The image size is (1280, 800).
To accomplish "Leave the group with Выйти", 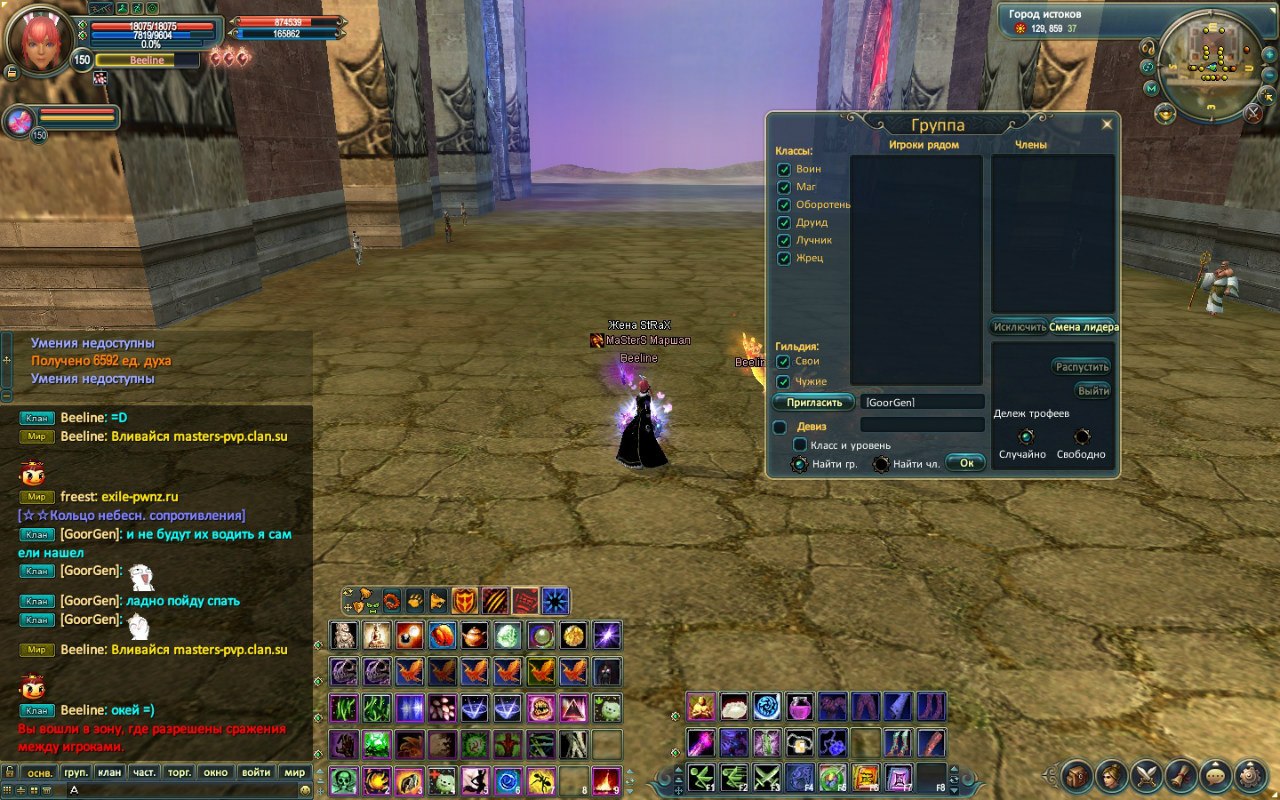I will pos(1094,391).
